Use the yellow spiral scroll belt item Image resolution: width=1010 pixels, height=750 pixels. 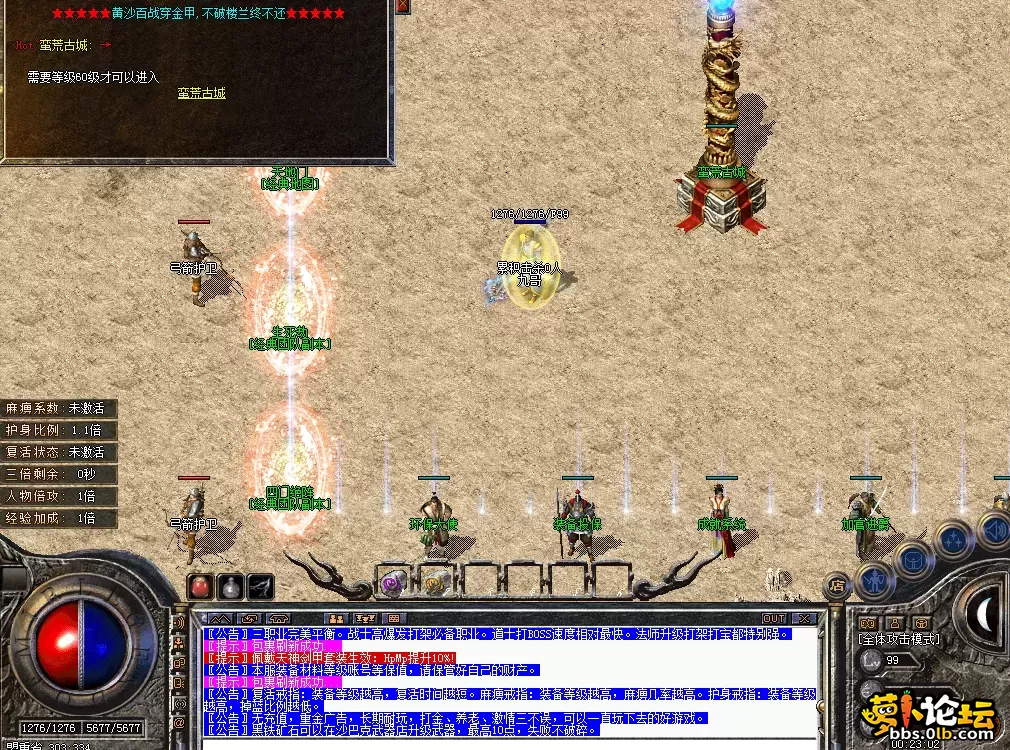(435, 583)
